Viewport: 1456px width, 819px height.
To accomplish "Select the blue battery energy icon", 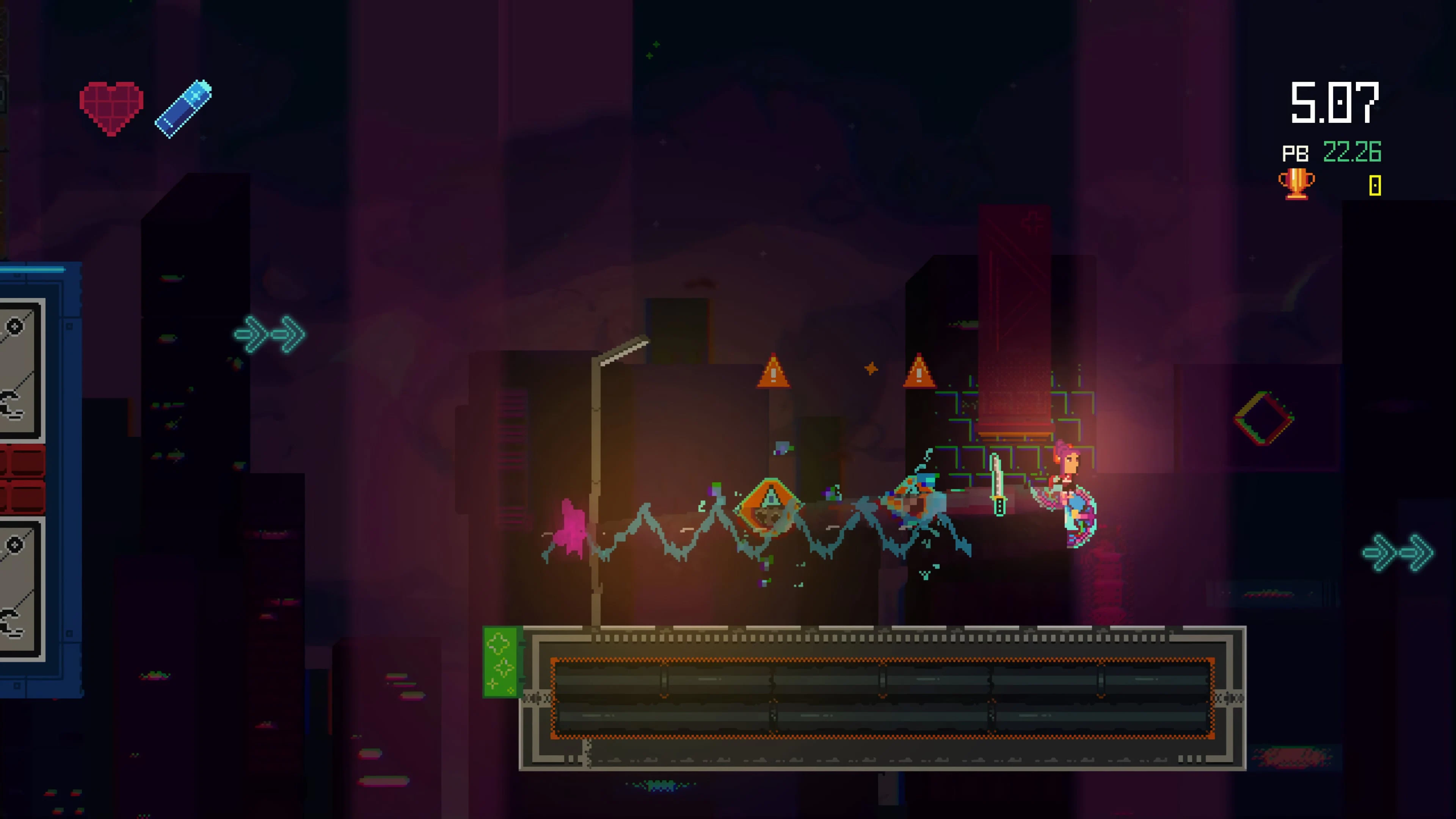I will coord(184,107).
